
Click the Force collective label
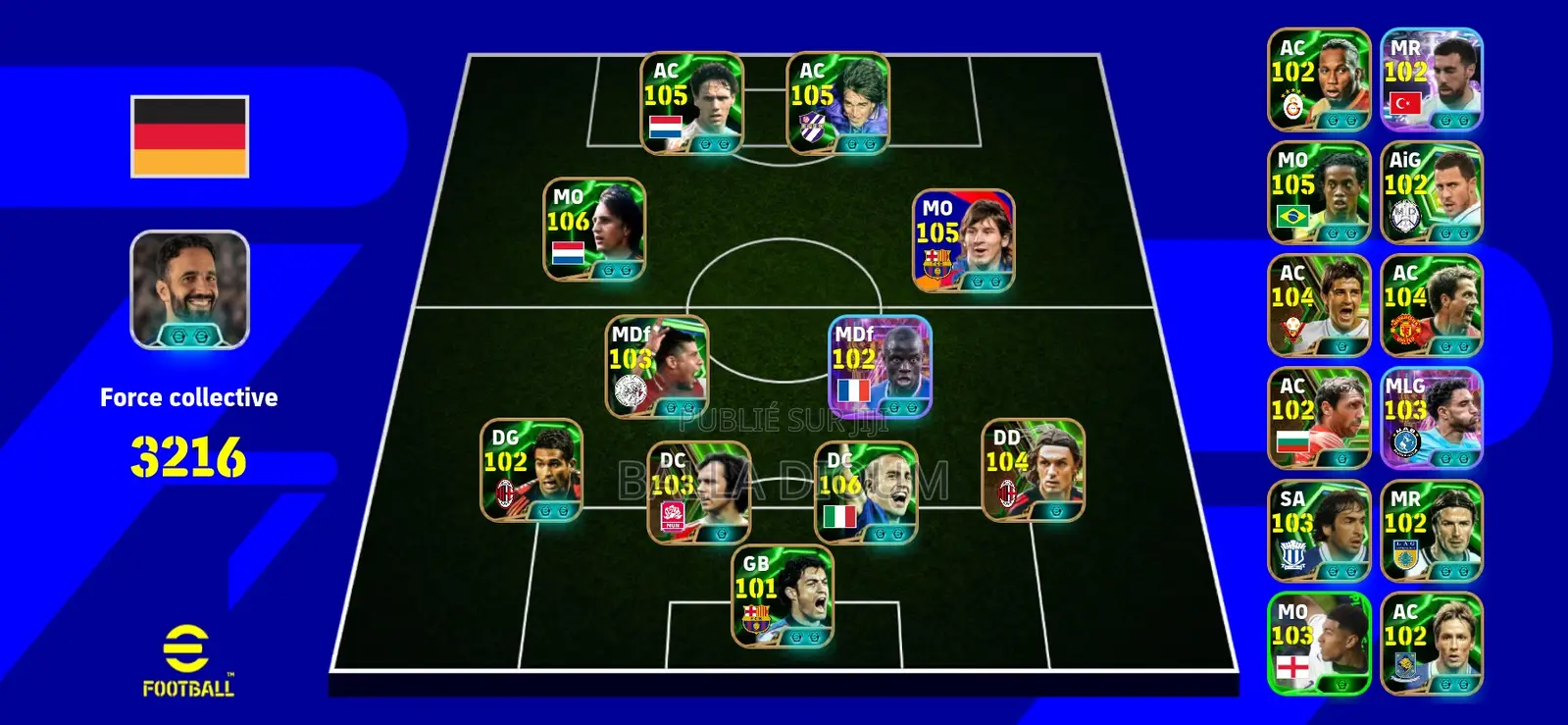tap(188, 397)
